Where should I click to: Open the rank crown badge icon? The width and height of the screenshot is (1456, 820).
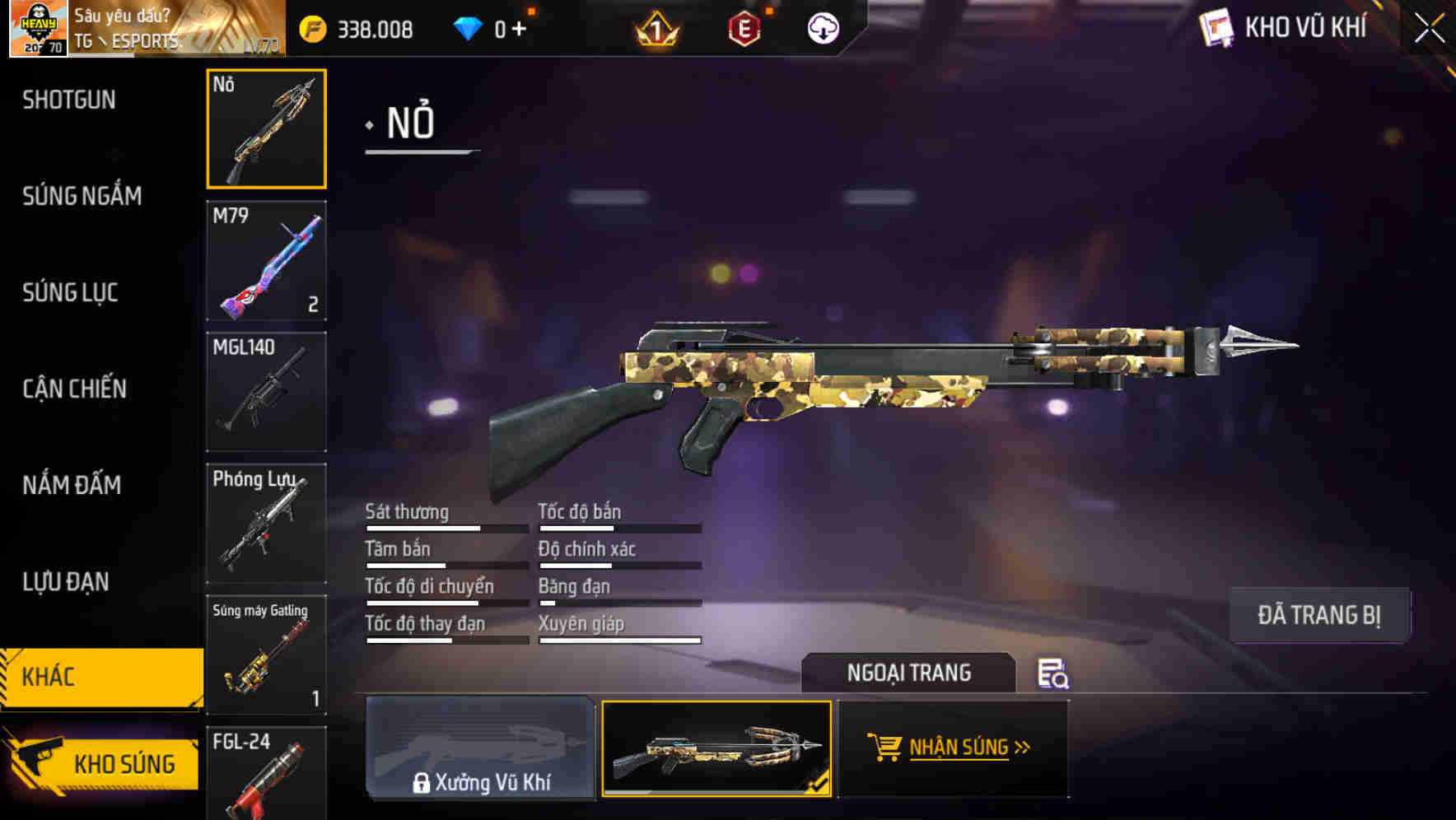point(655,28)
